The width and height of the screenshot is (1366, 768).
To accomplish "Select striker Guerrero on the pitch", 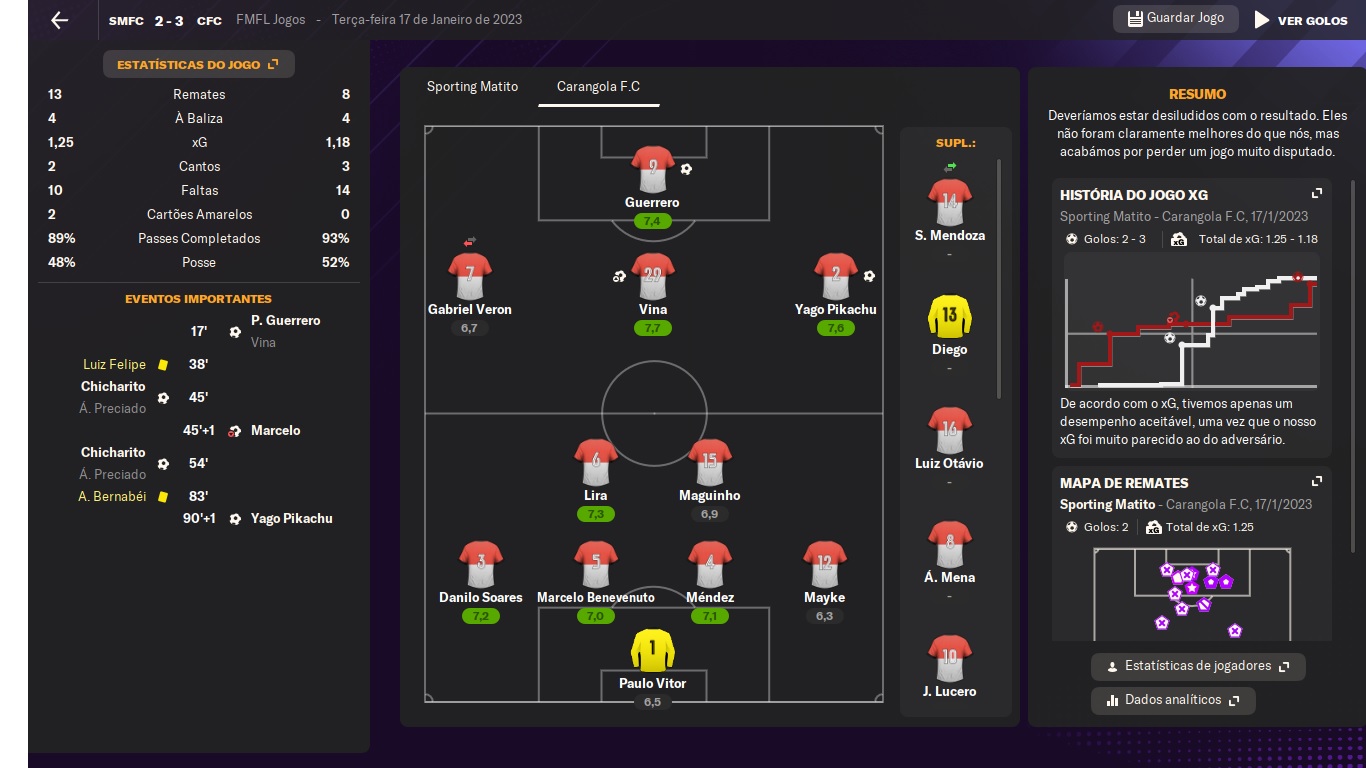I will tap(652, 169).
